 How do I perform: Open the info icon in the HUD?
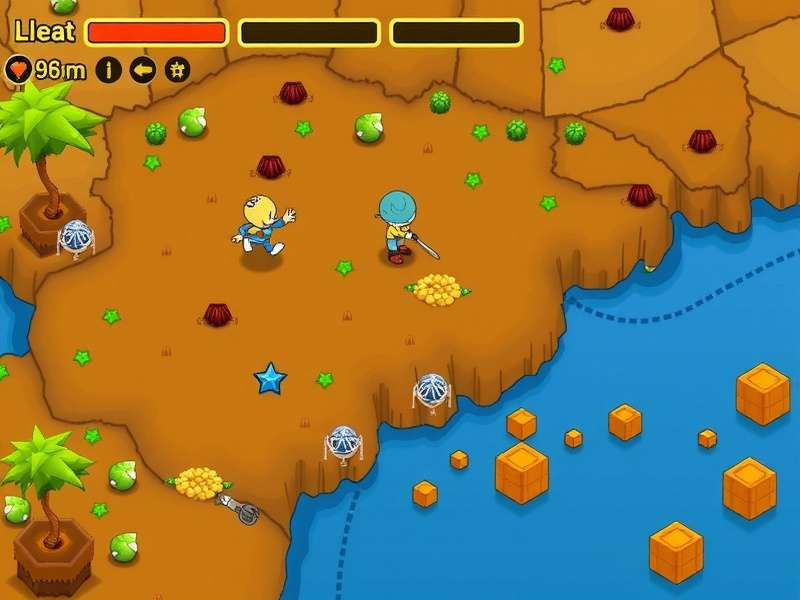(x=109, y=70)
